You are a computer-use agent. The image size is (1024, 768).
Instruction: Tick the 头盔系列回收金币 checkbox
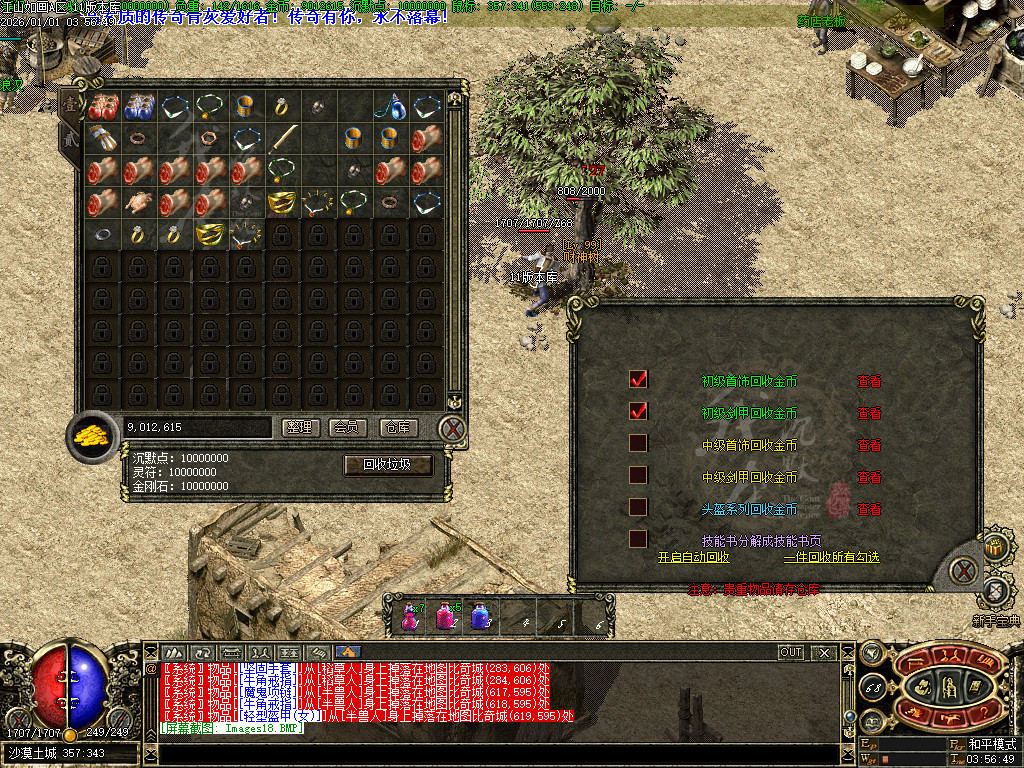[x=638, y=507]
